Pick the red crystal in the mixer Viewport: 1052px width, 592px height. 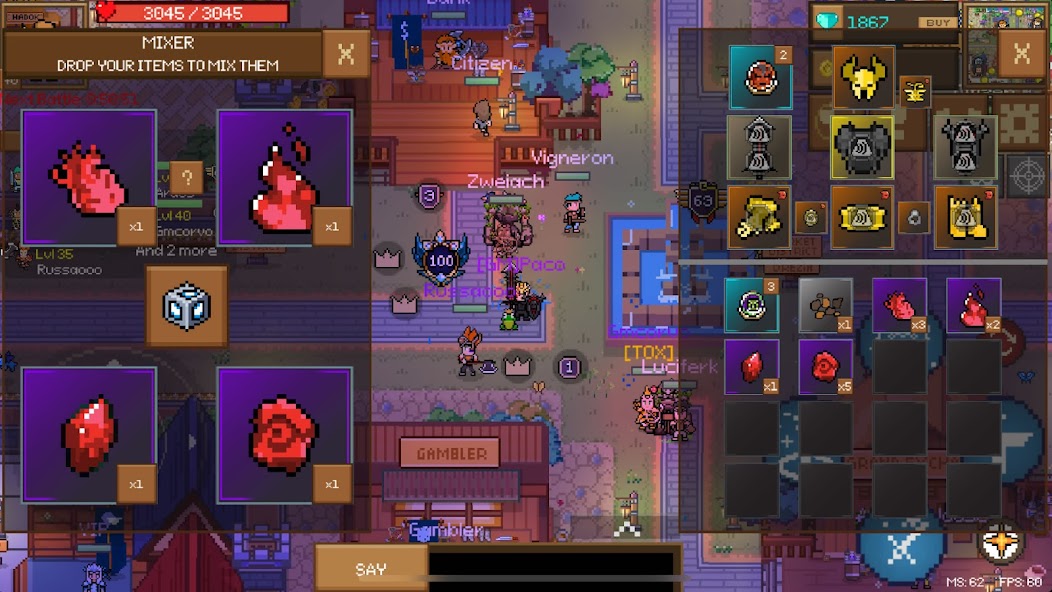pos(89,435)
